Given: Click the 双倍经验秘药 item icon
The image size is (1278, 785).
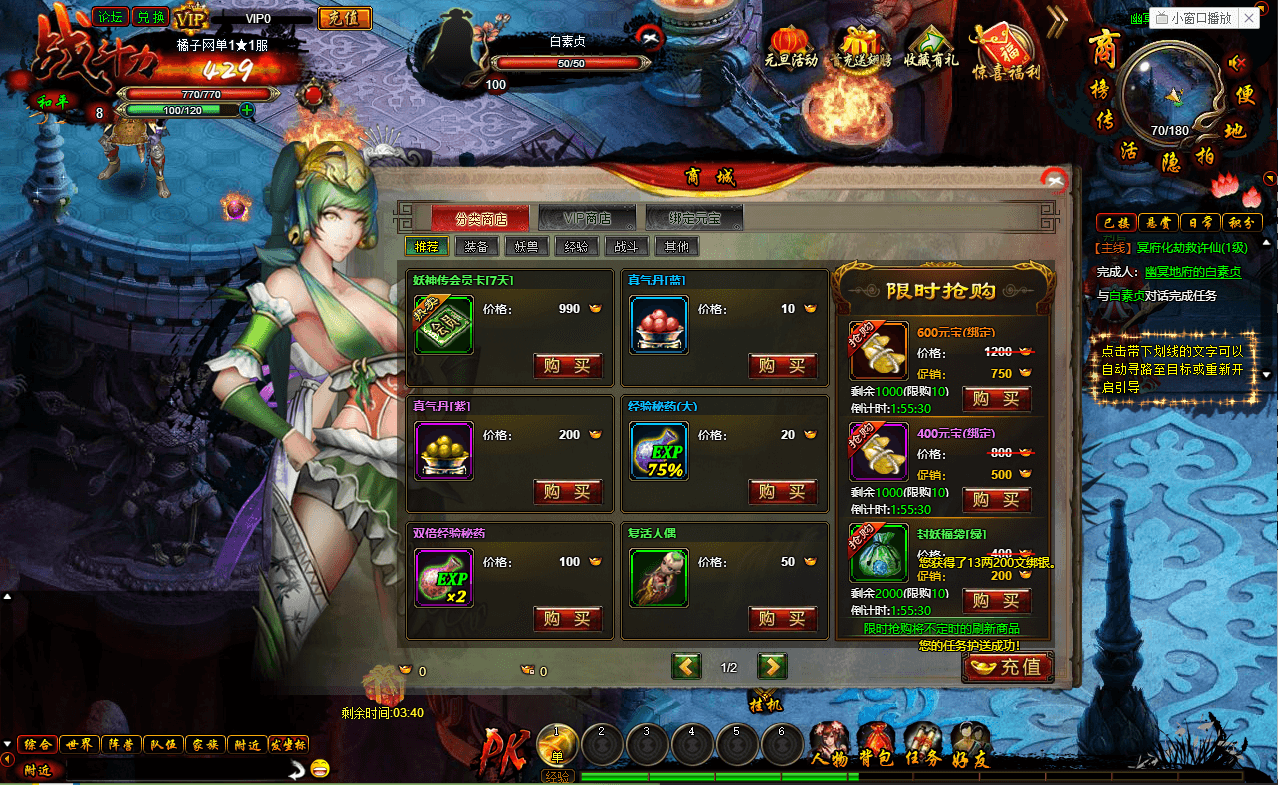Looking at the screenshot, I should point(444,578).
